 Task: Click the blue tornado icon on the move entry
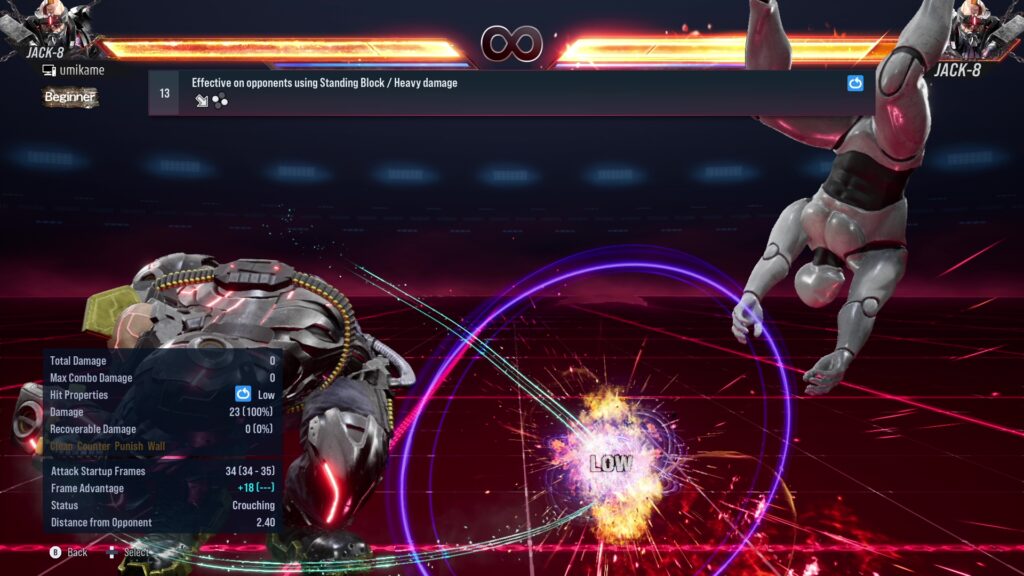click(x=855, y=84)
